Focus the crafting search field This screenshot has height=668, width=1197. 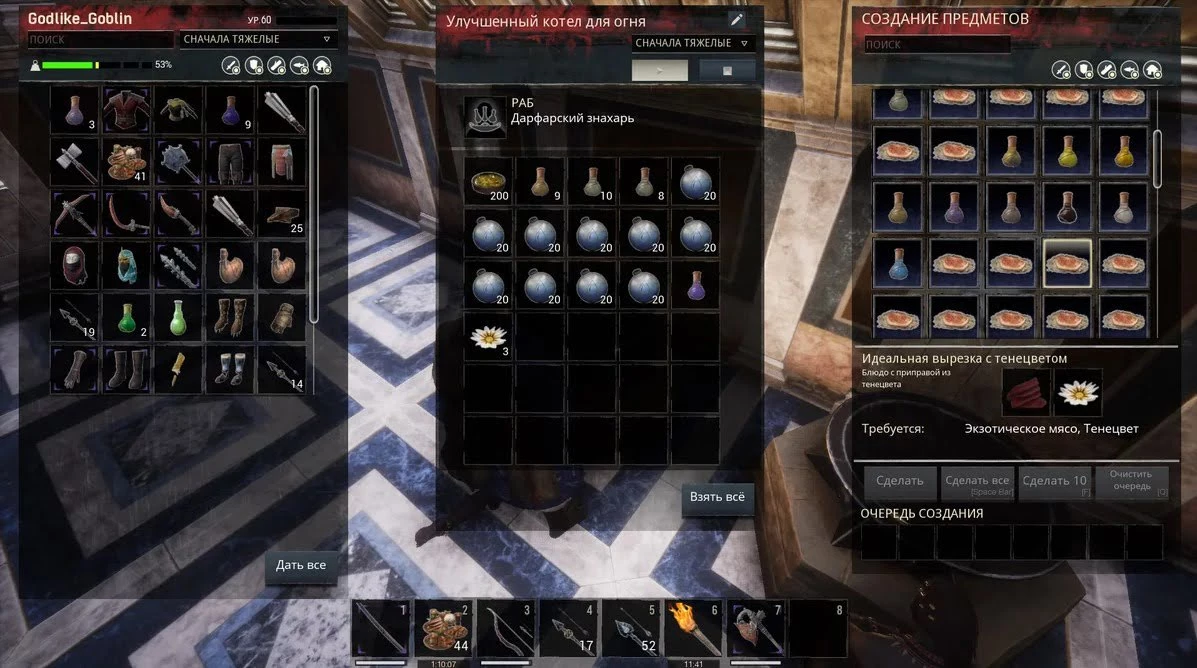click(x=936, y=44)
